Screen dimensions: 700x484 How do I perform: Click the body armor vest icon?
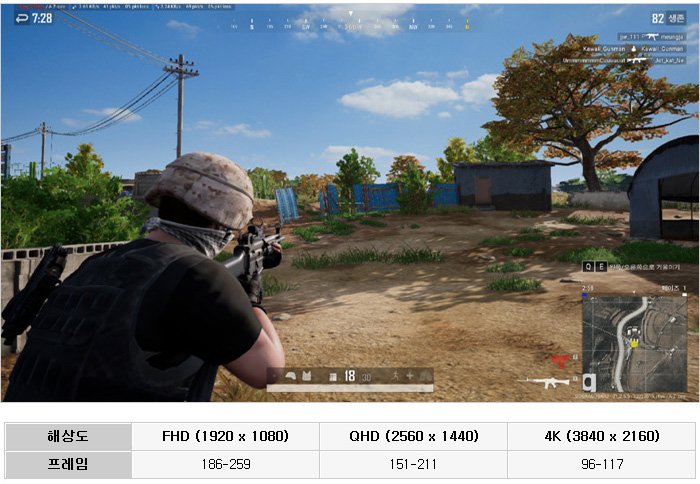308,376
